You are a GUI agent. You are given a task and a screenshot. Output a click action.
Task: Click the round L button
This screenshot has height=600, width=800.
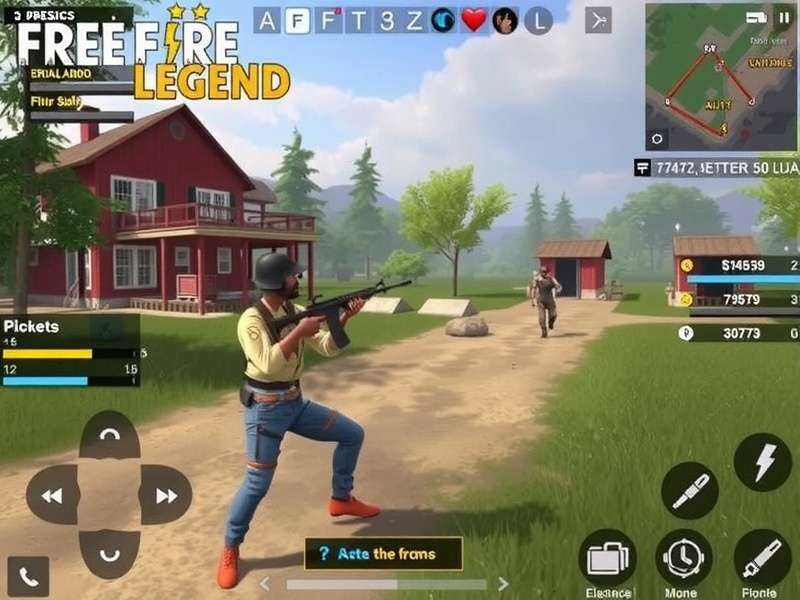tap(538, 20)
